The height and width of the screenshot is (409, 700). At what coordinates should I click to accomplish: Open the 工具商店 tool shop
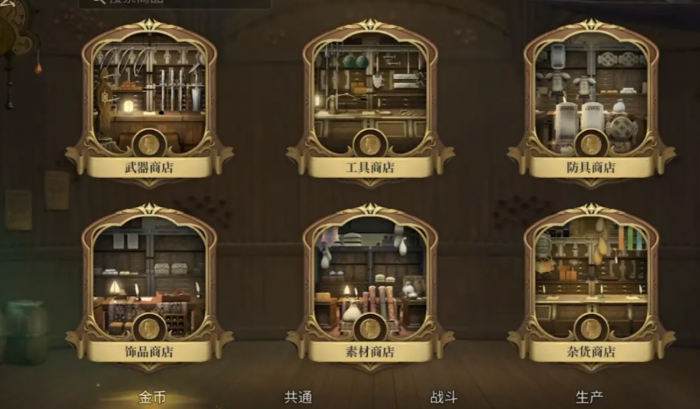point(370,100)
